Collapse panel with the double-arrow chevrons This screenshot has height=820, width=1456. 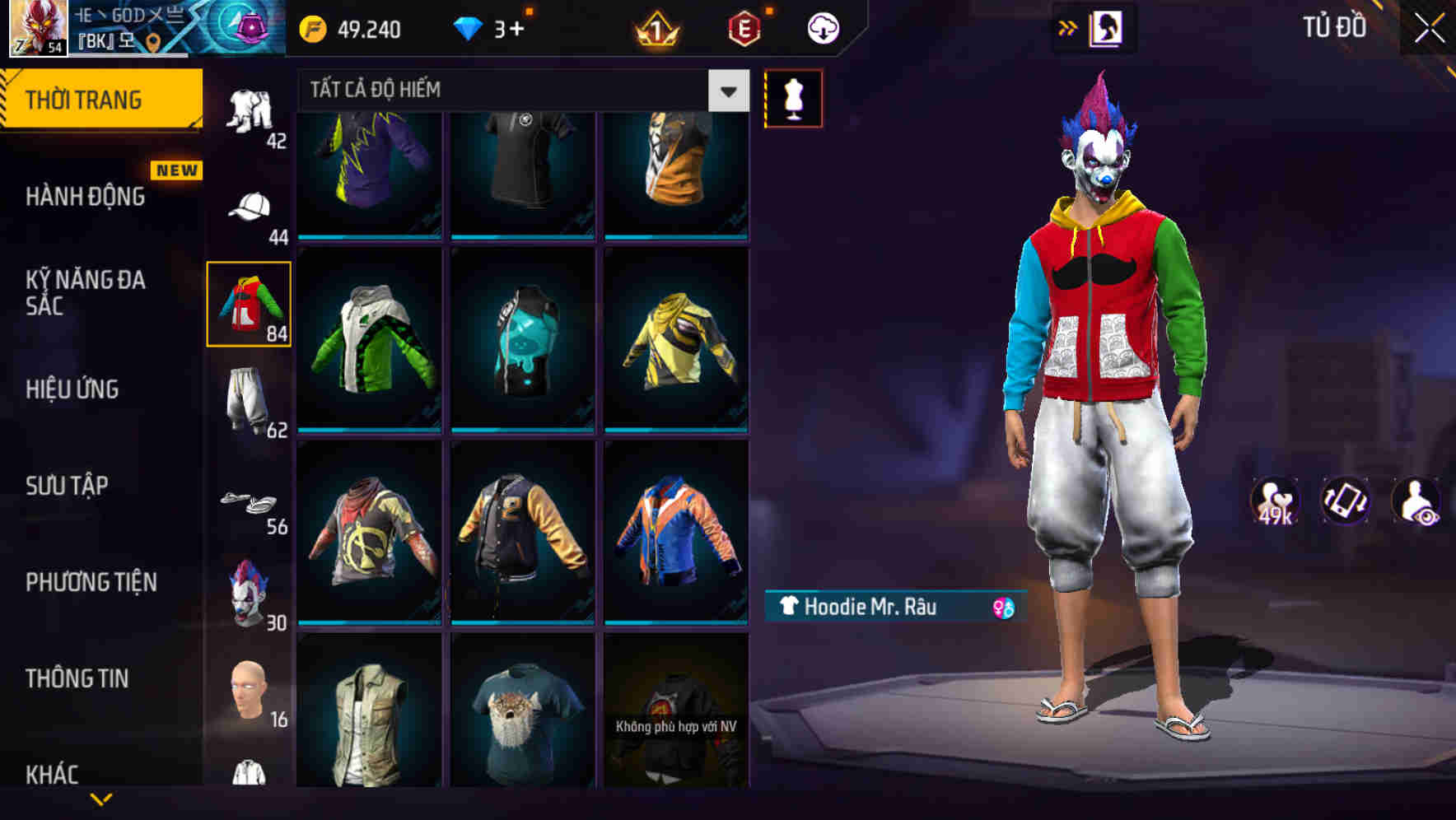pos(1068,26)
